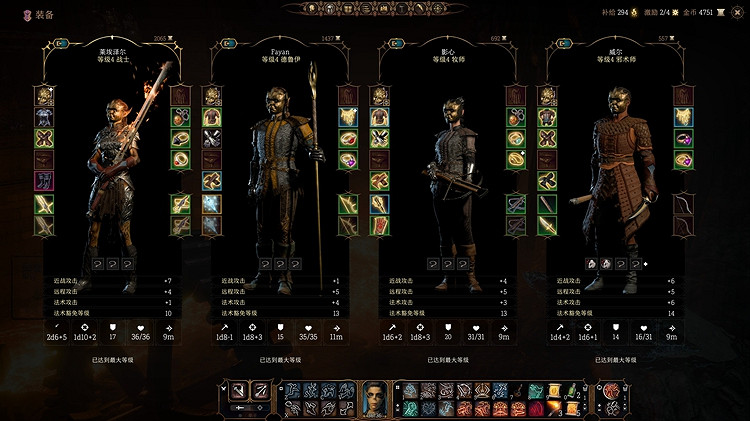Switch to the melee weapon set button
This screenshot has width=750, height=421.
[238, 390]
